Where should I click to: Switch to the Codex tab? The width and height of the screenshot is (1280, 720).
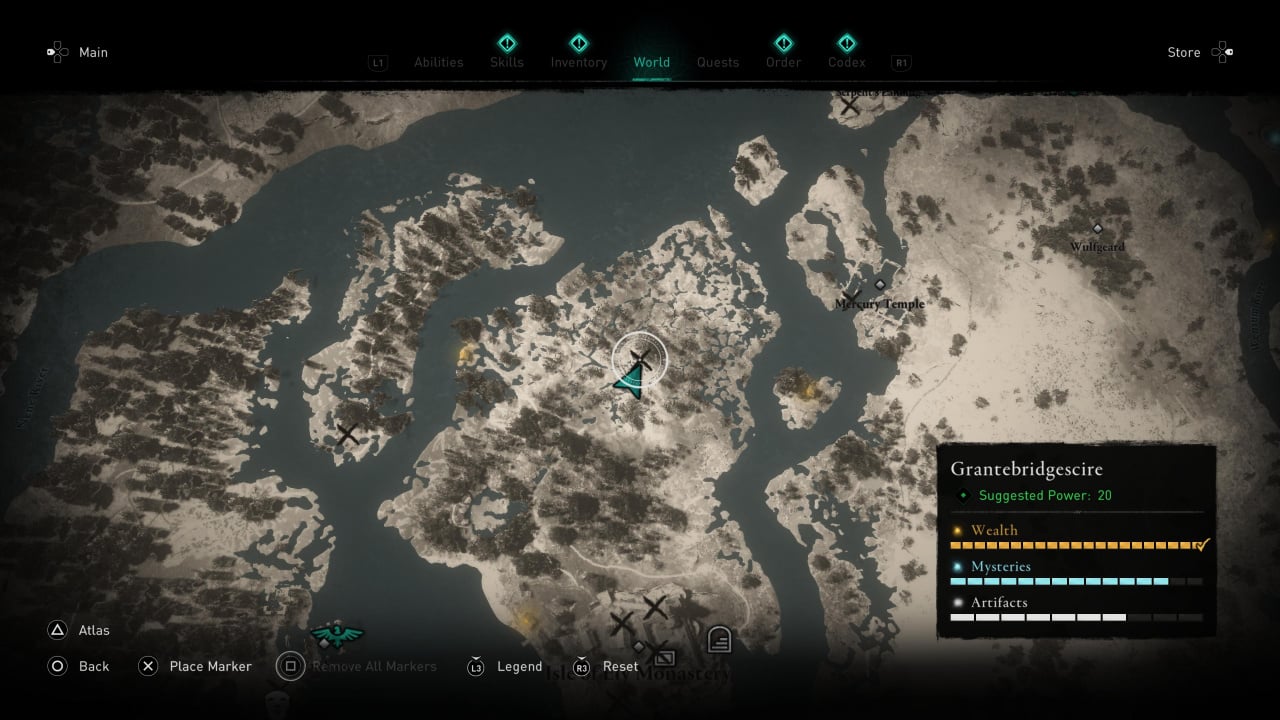click(847, 62)
